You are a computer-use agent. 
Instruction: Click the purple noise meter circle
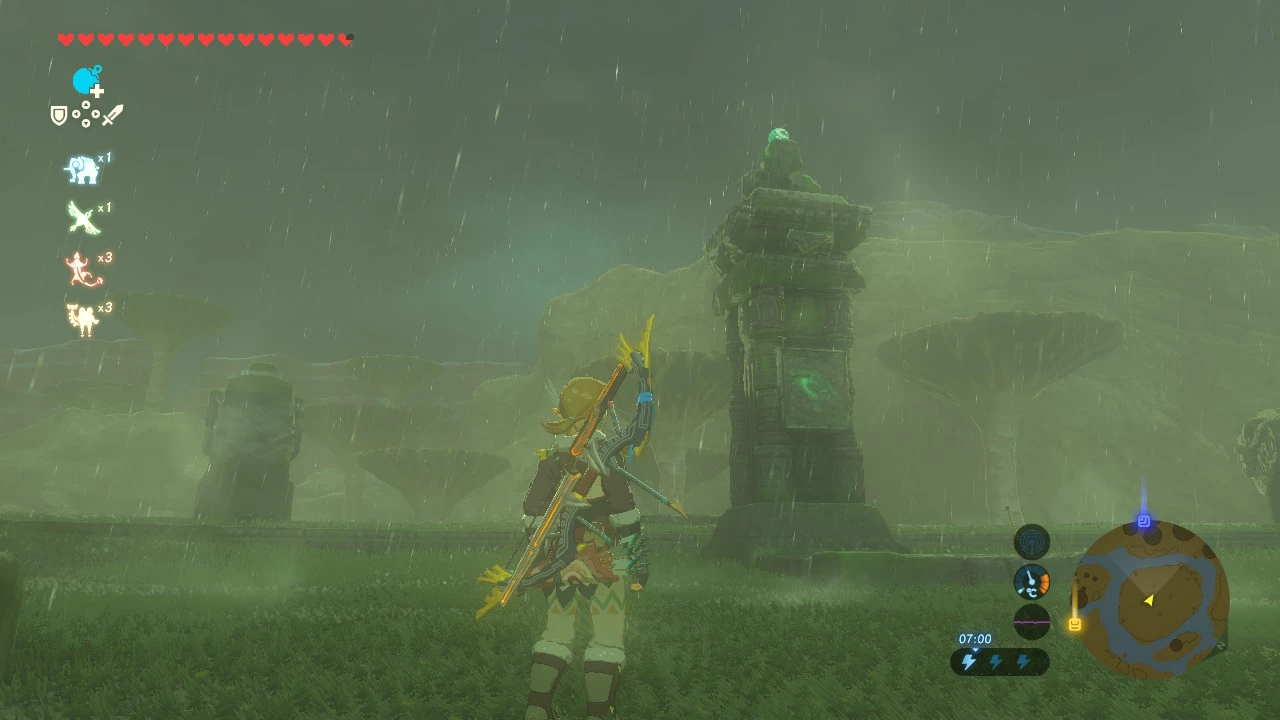1032,621
